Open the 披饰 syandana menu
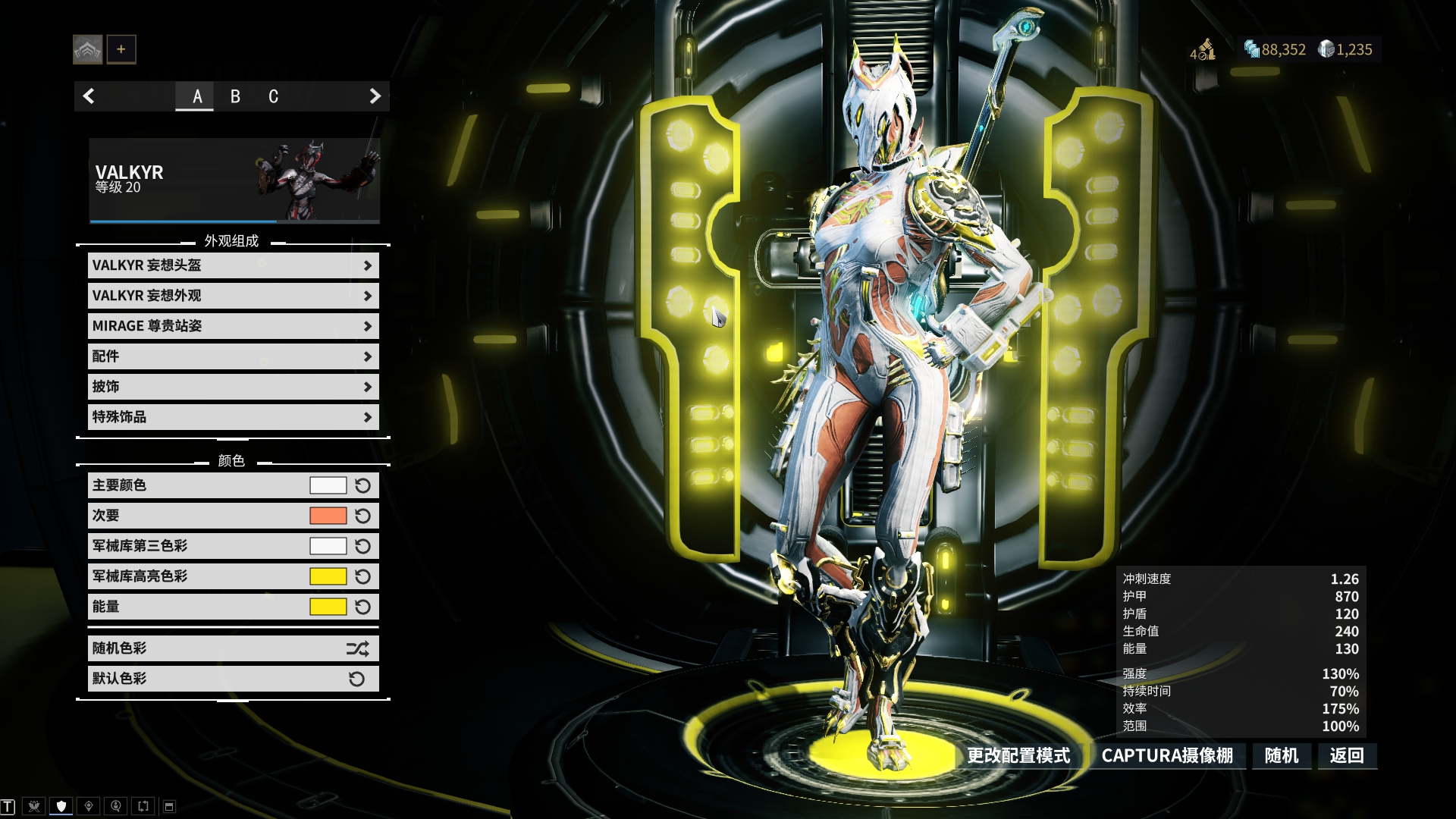The height and width of the screenshot is (819, 1456). [233, 387]
